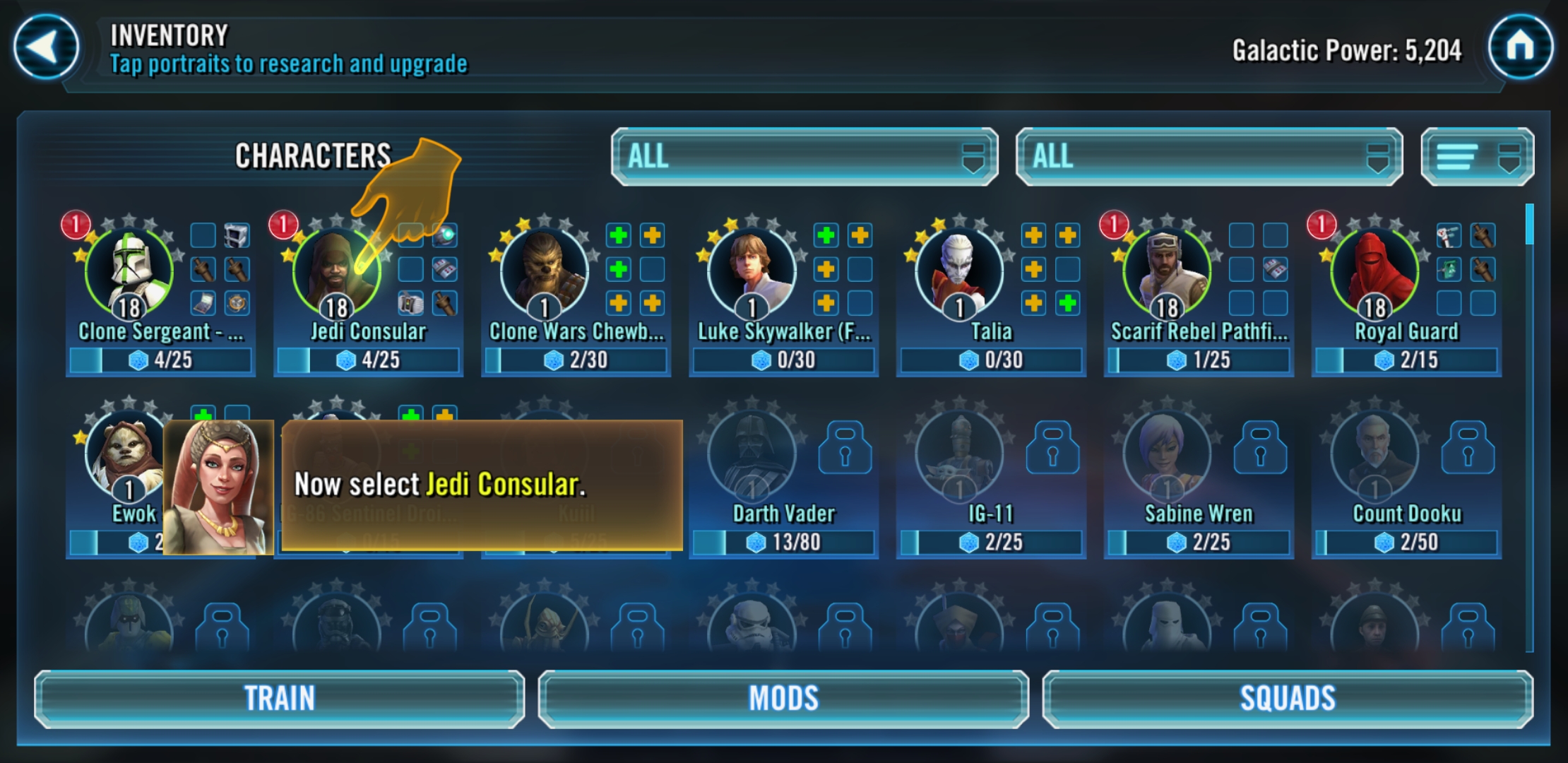
Task: Select Scarif Rebel Pathfinder portrait
Action: tap(1167, 272)
